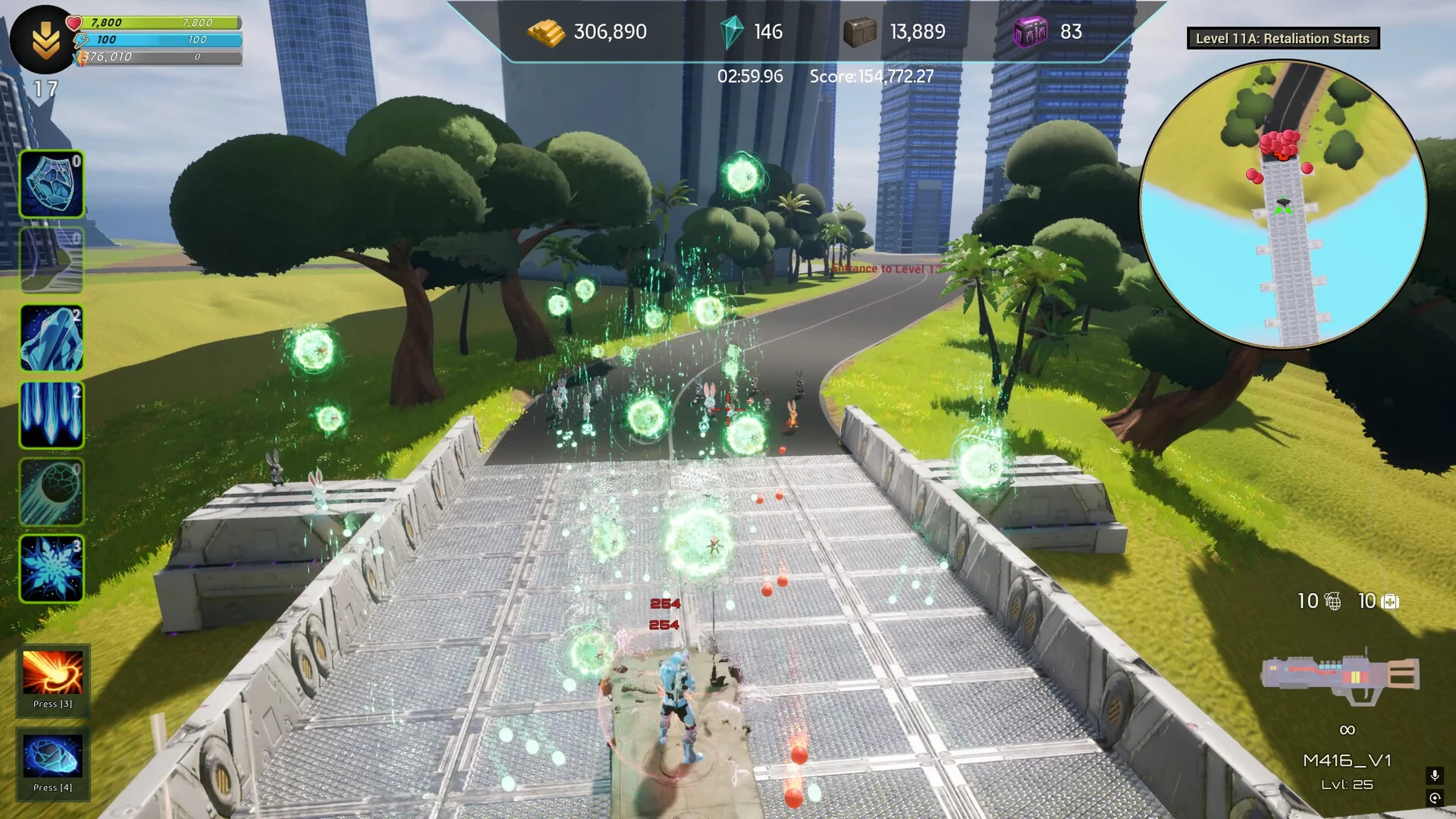The image size is (1456, 819).
Task: Use the blue ice boulder skill icon
Action: tap(52, 757)
